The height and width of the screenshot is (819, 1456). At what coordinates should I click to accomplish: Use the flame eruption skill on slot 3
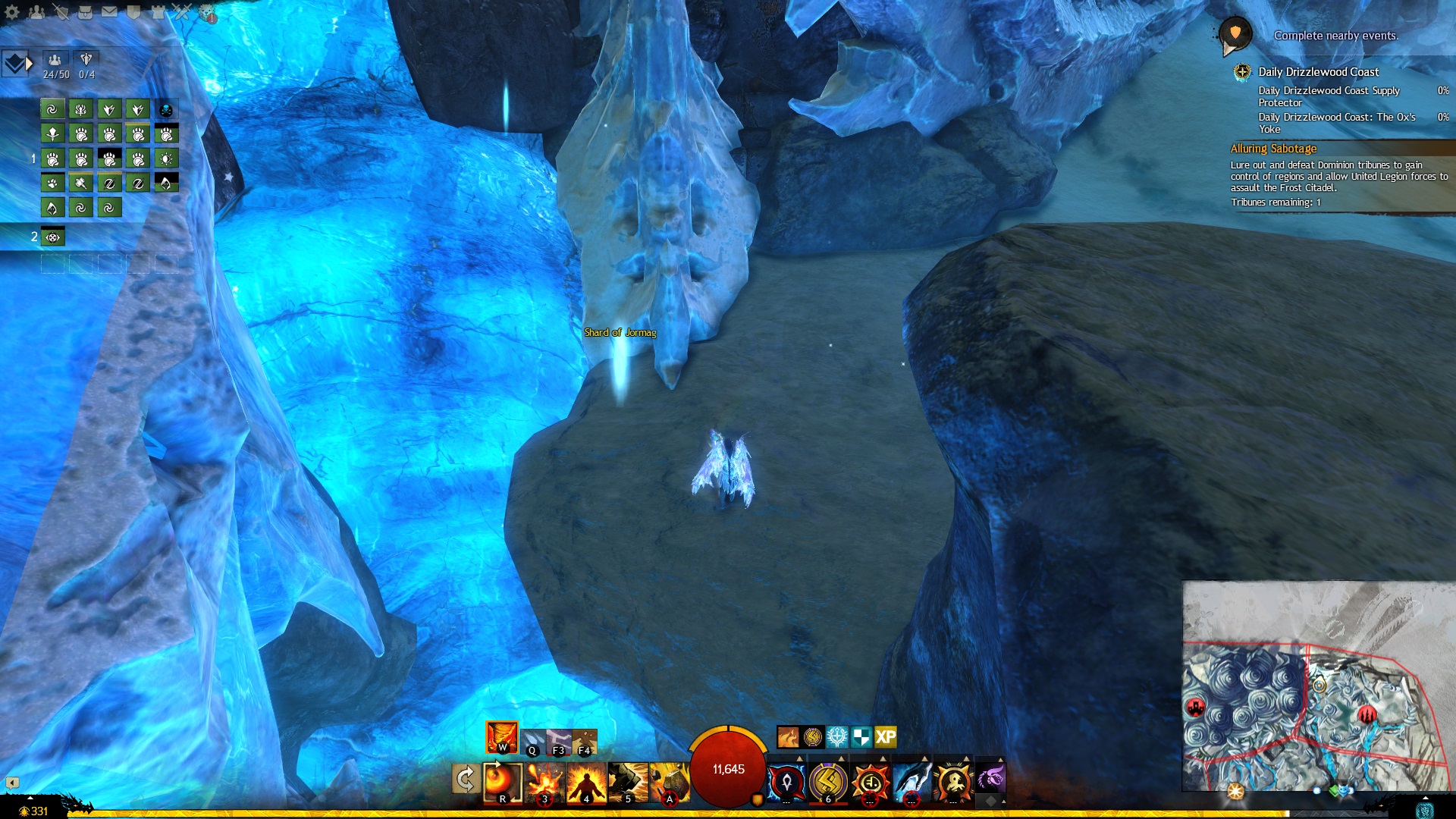coord(544,782)
